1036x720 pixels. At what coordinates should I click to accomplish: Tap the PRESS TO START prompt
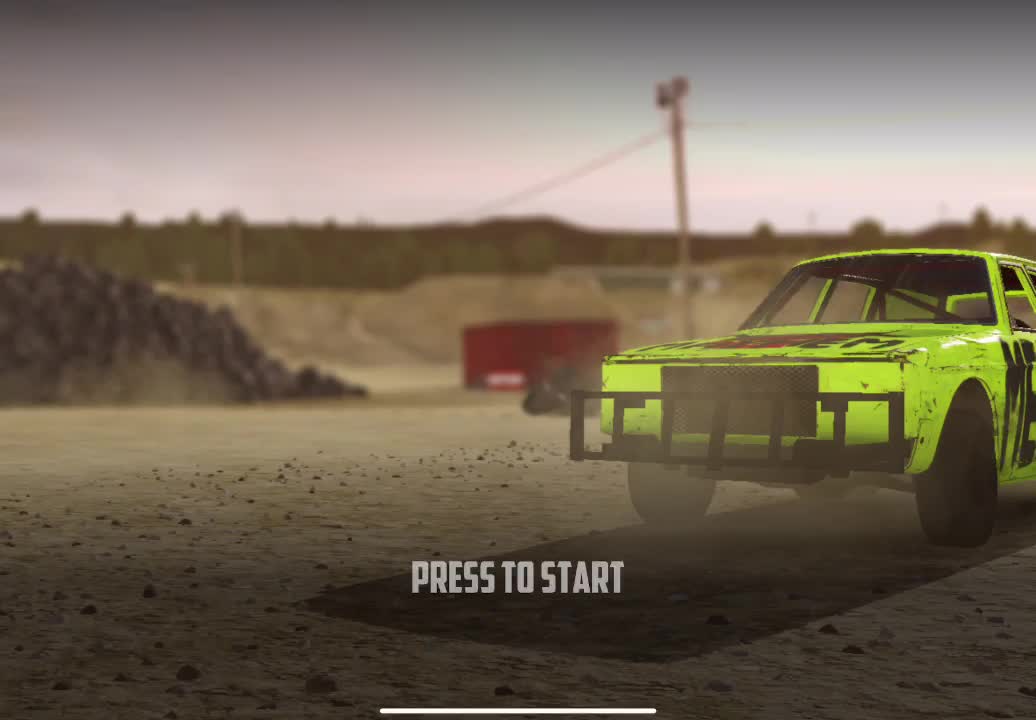coord(517,578)
